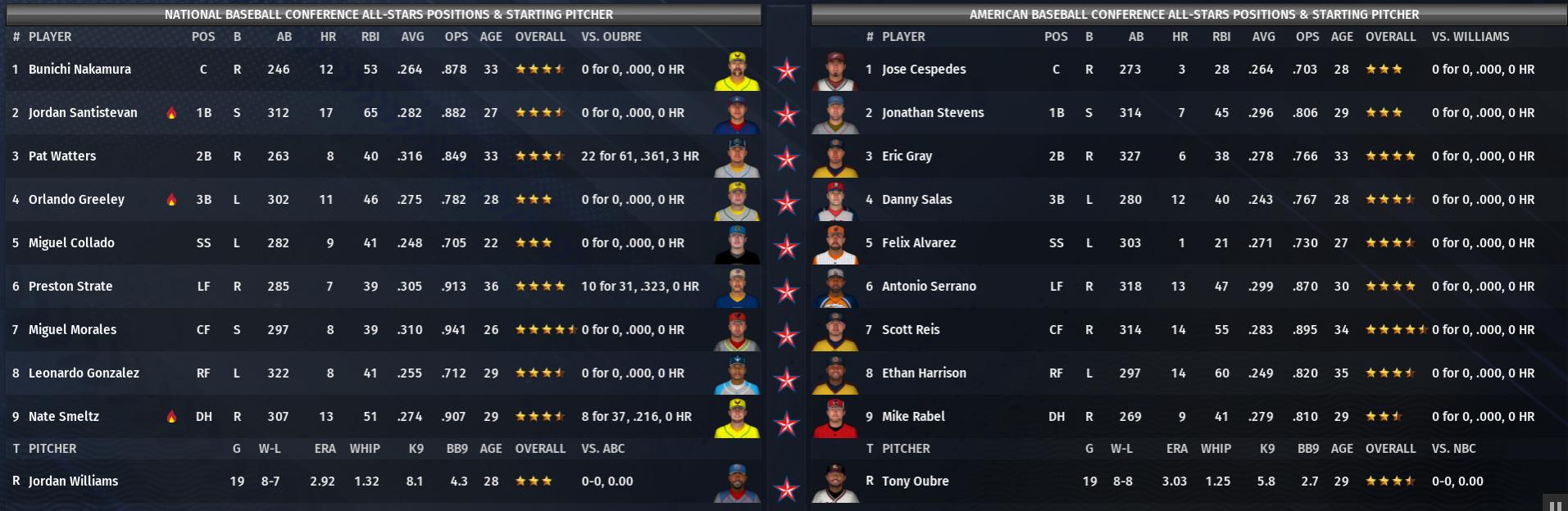
Task: Click Ethan Harrison's name
Action: pyautogui.click(x=924, y=373)
